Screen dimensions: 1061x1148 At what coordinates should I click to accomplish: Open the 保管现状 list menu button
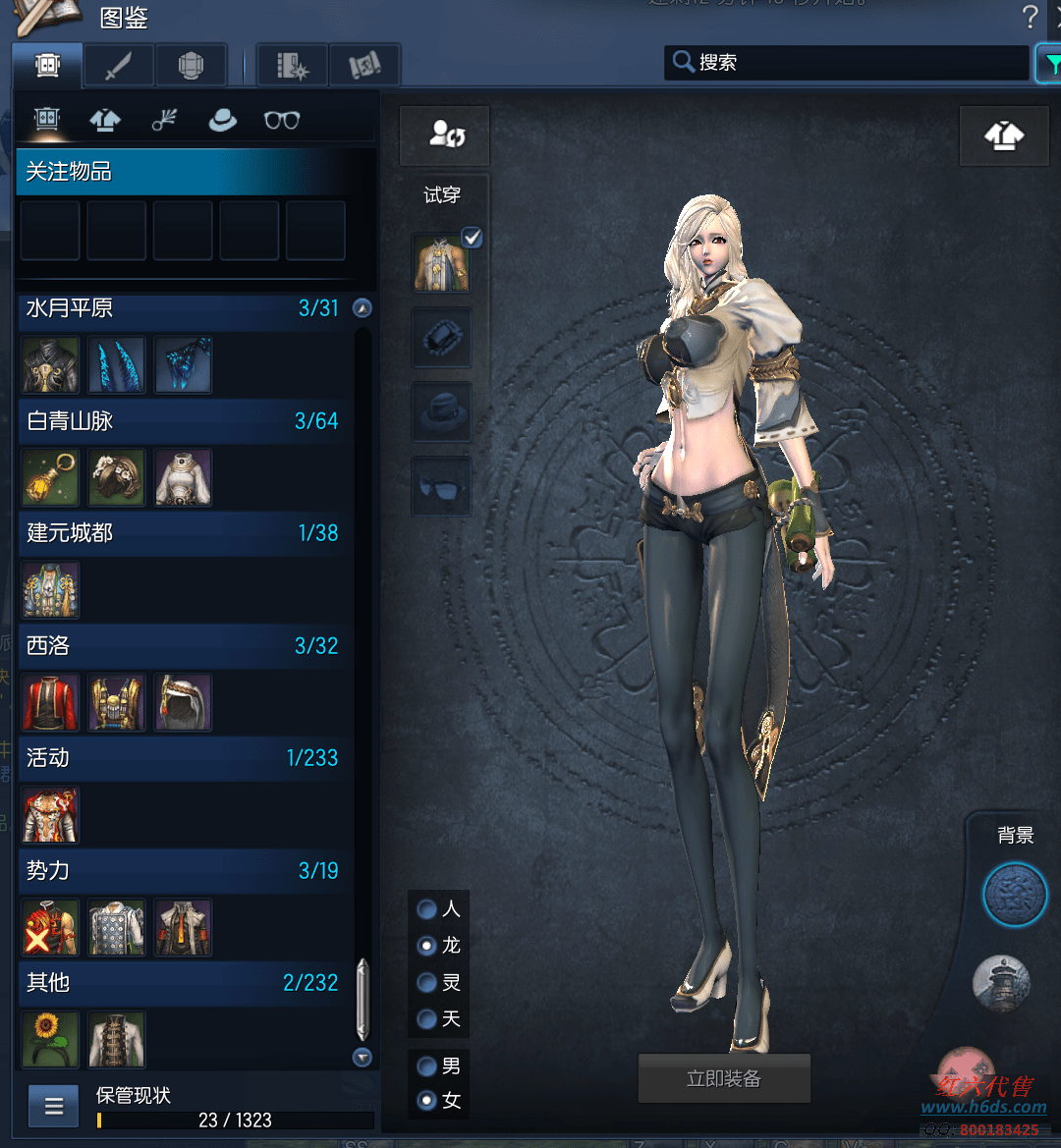click(x=54, y=1107)
